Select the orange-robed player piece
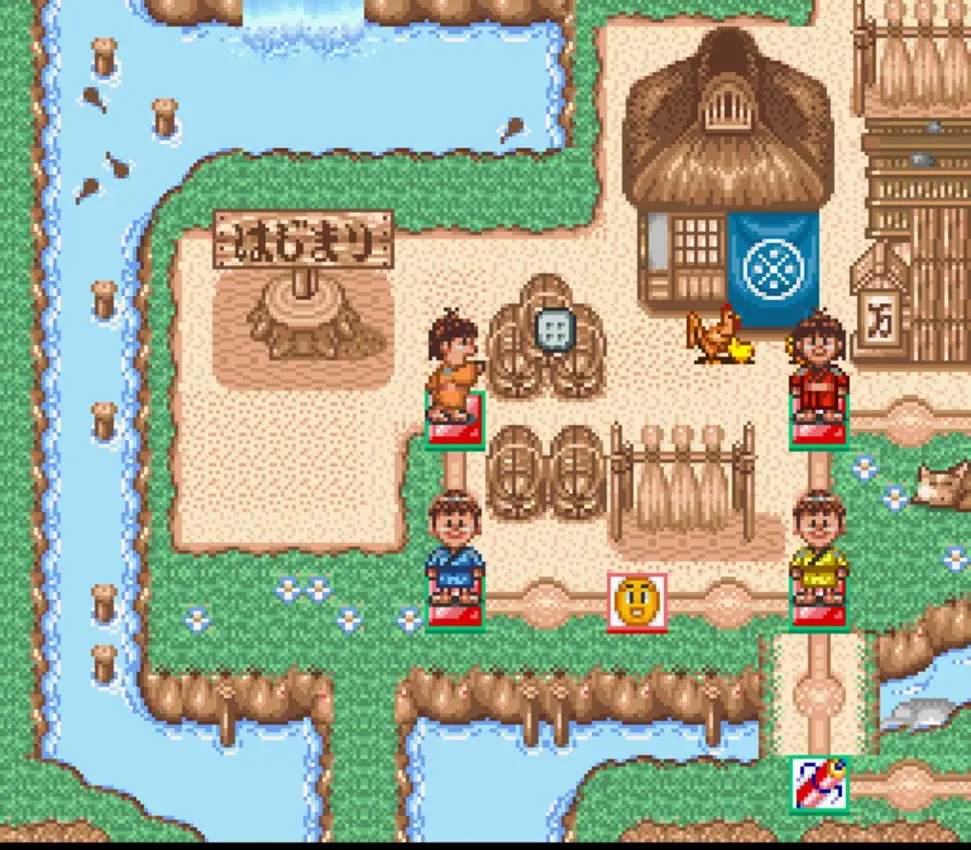 coord(455,366)
